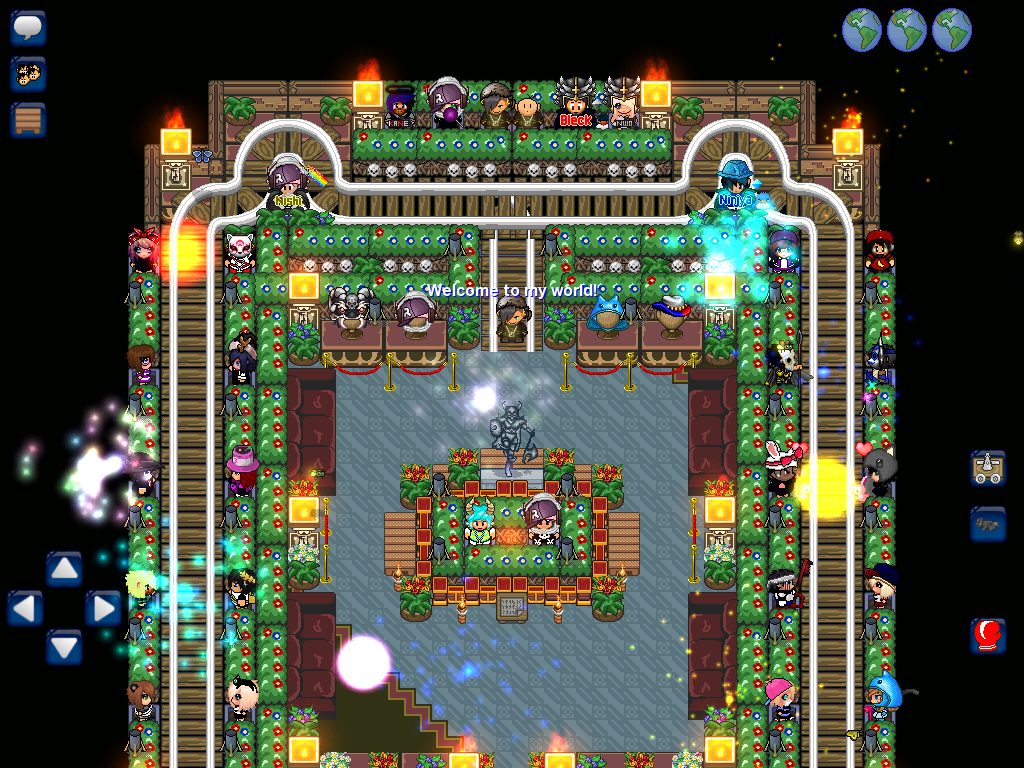
Task: Tap the right arrow on the D-pad
Action: pos(103,608)
